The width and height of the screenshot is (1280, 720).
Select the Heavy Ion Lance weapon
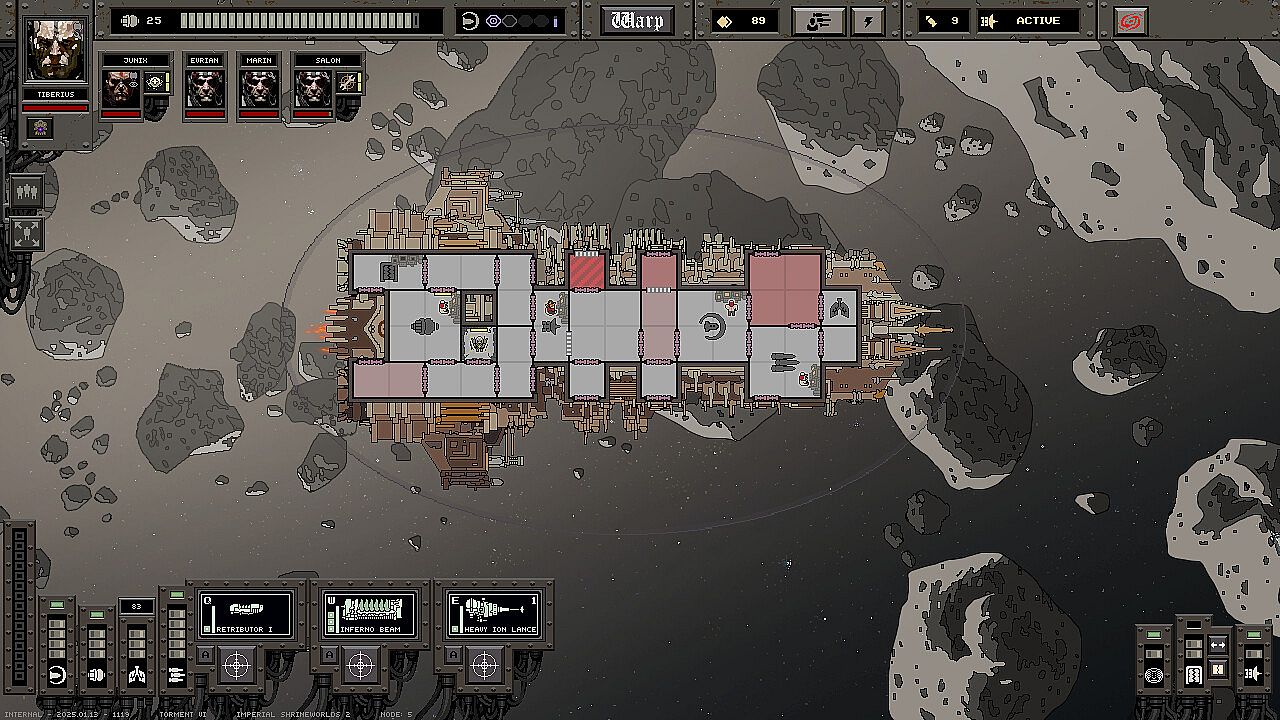(494, 613)
